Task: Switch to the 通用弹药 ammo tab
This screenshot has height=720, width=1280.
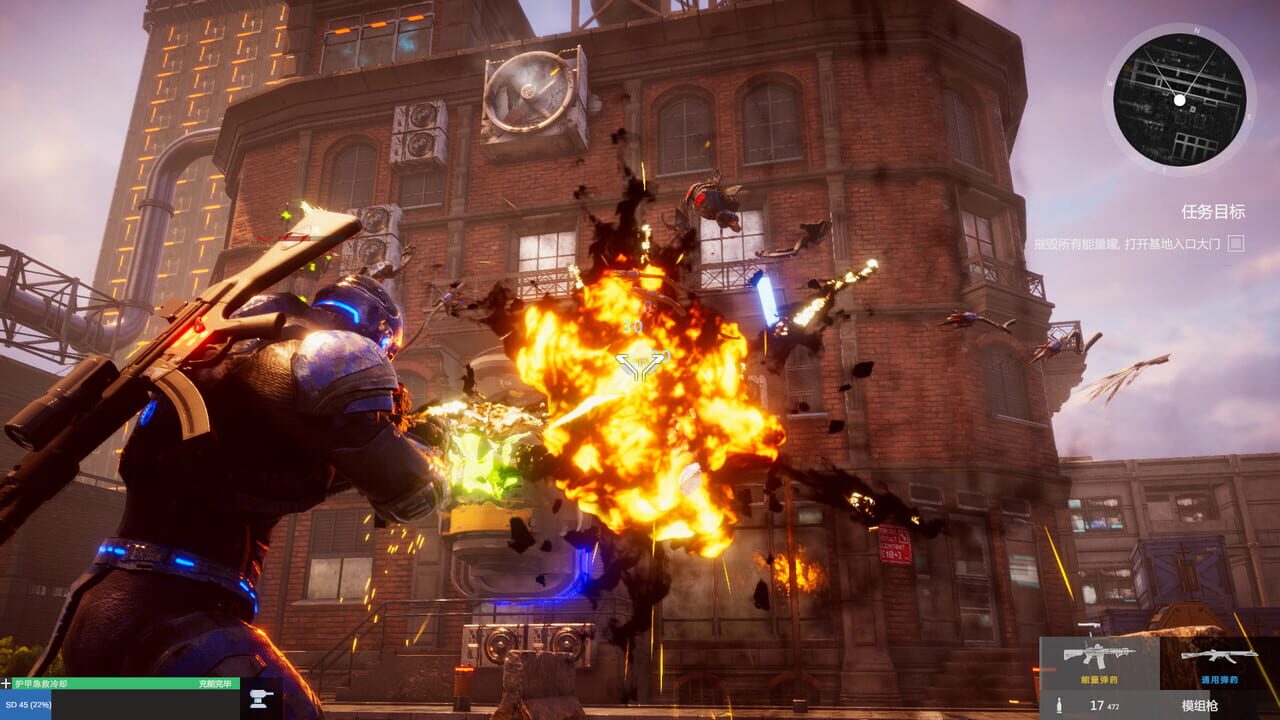Action: coord(1221,679)
